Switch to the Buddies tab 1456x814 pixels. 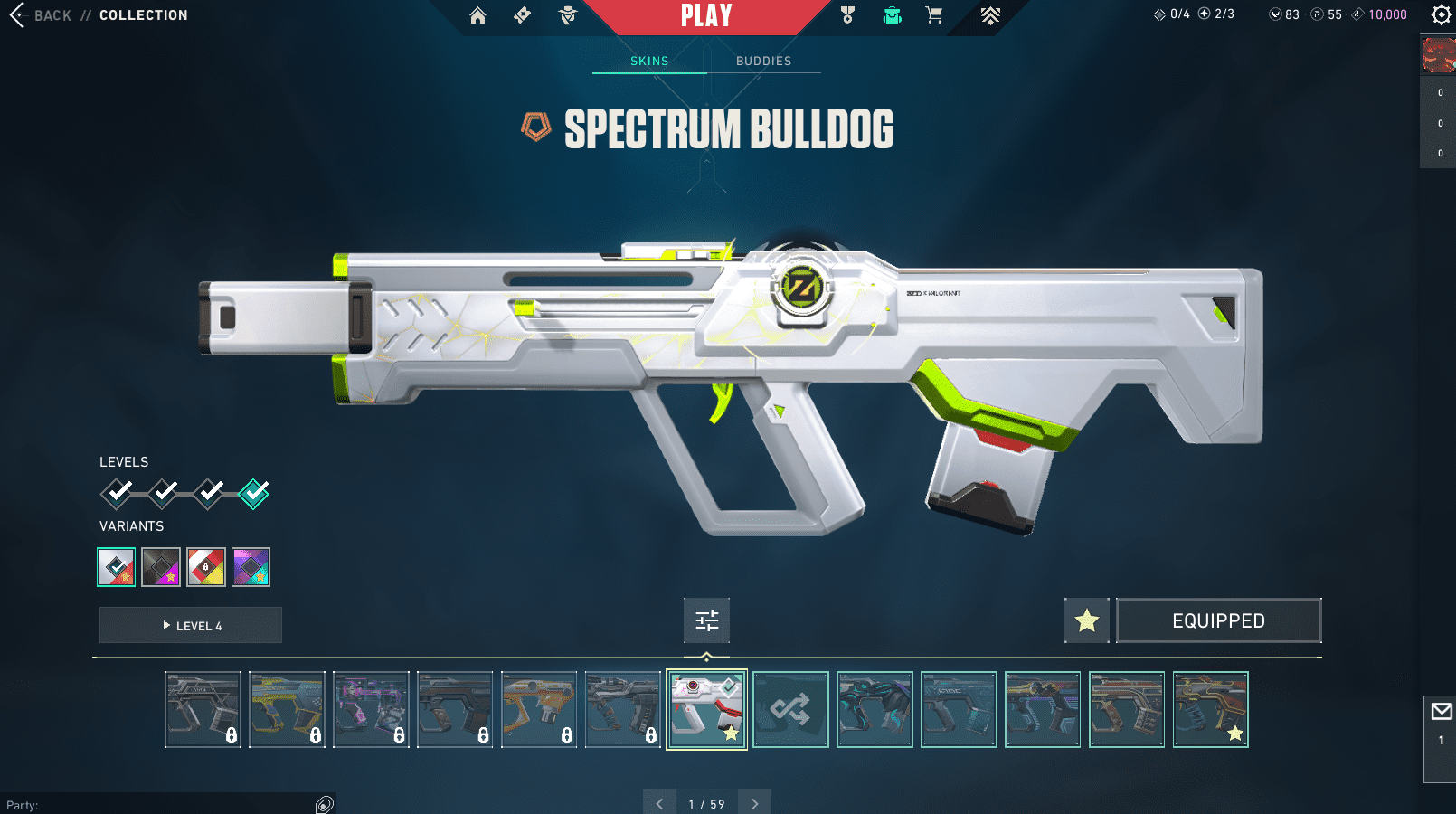tap(763, 61)
